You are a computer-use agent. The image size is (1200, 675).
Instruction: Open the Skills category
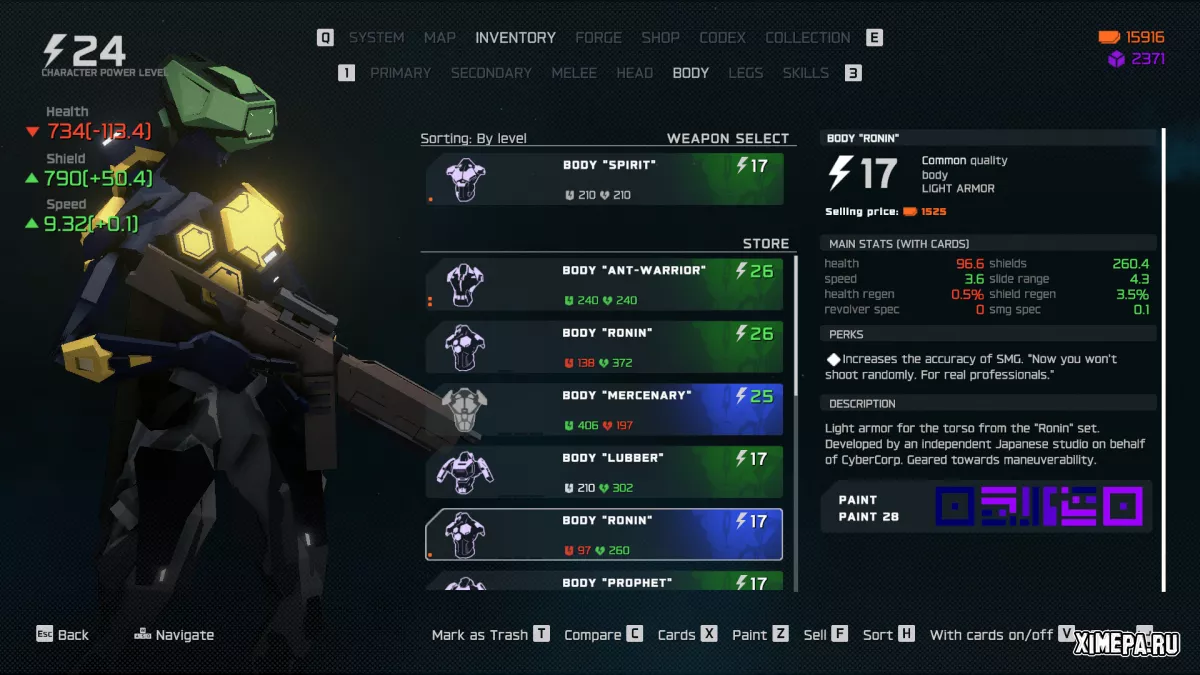pyautogui.click(x=805, y=73)
